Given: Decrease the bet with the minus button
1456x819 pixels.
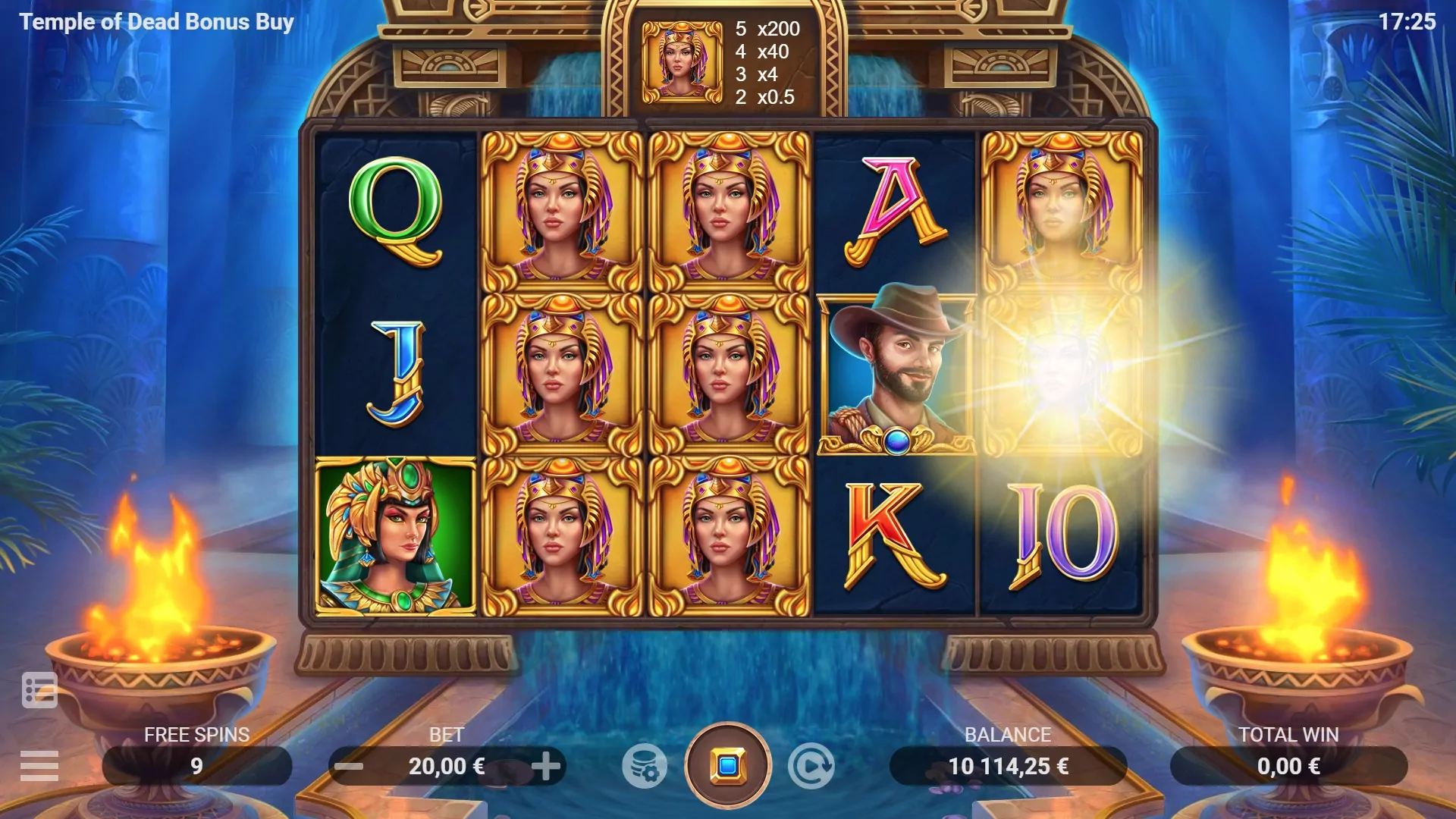Looking at the screenshot, I should pos(348,766).
